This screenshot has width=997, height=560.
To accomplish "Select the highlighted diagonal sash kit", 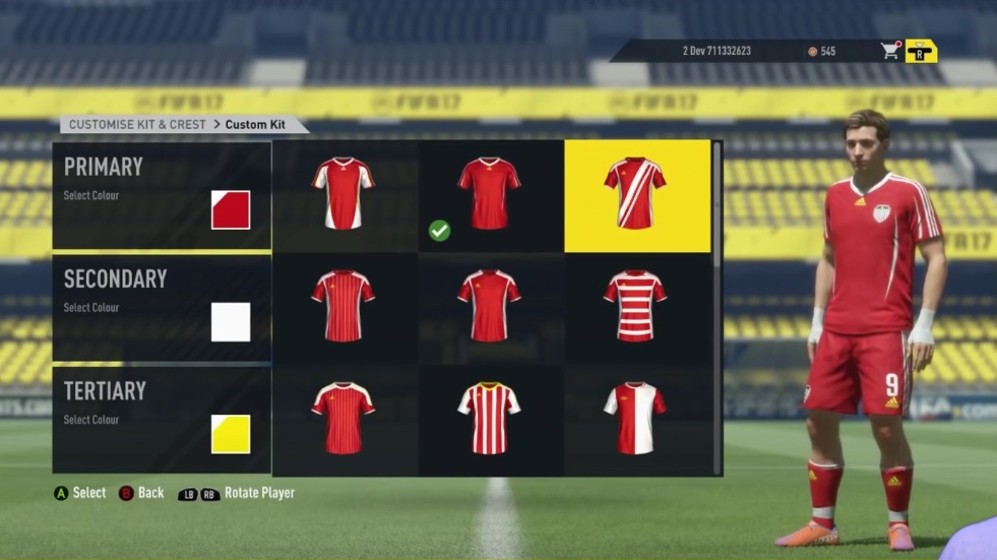I will pyautogui.click(x=635, y=193).
